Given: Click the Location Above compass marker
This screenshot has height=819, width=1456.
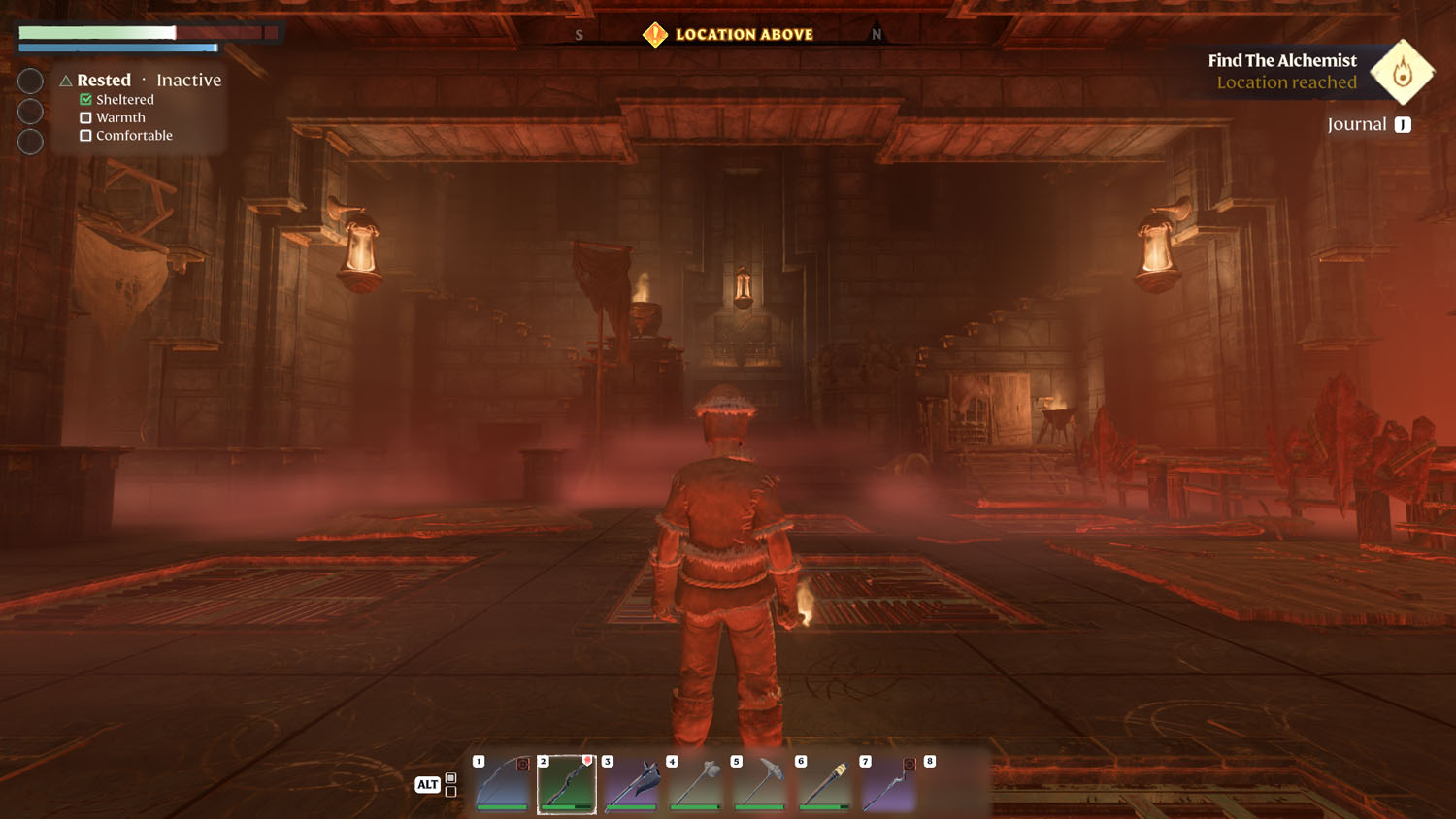Looking at the screenshot, I should (x=655, y=35).
